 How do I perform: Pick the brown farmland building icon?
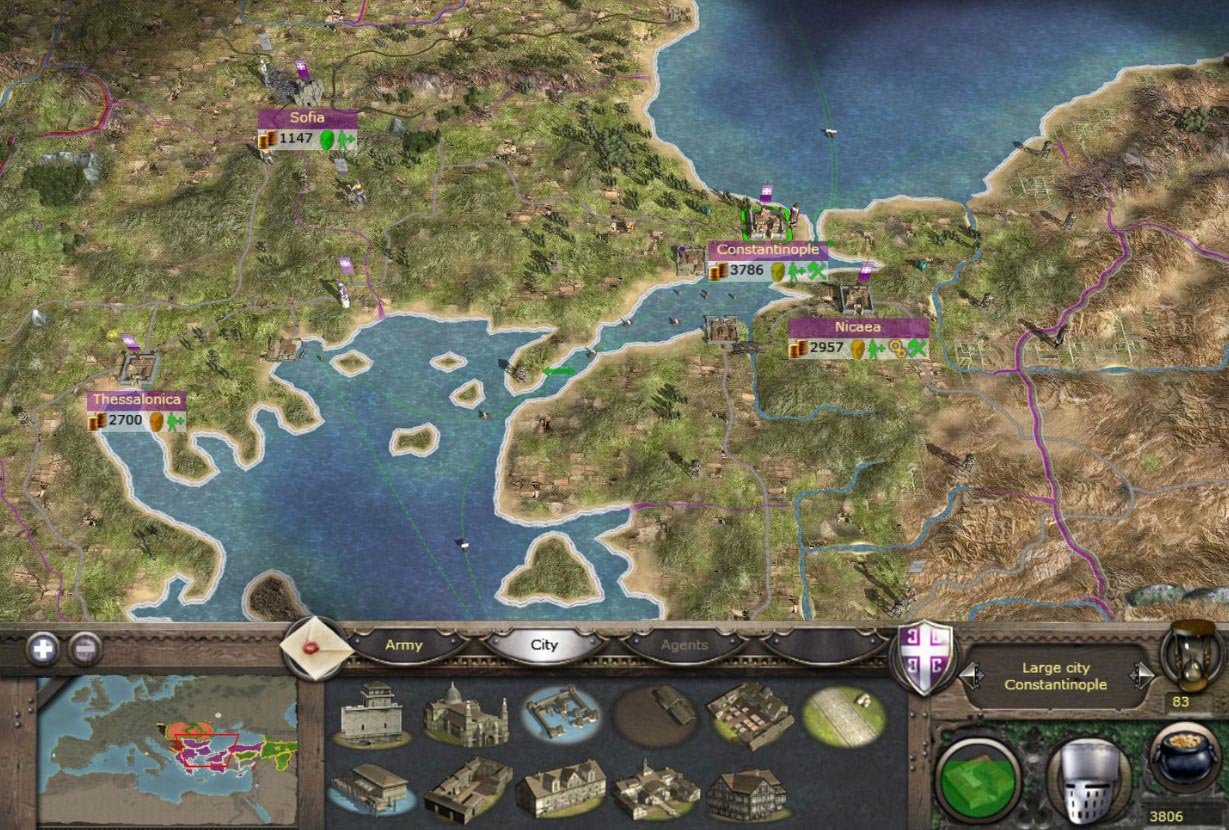(x=655, y=715)
